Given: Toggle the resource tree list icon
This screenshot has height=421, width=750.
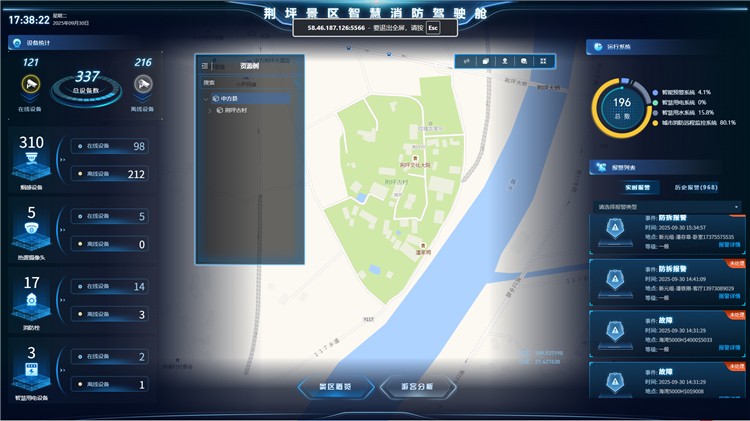Looking at the screenshot, I should [x=204, y=66].
